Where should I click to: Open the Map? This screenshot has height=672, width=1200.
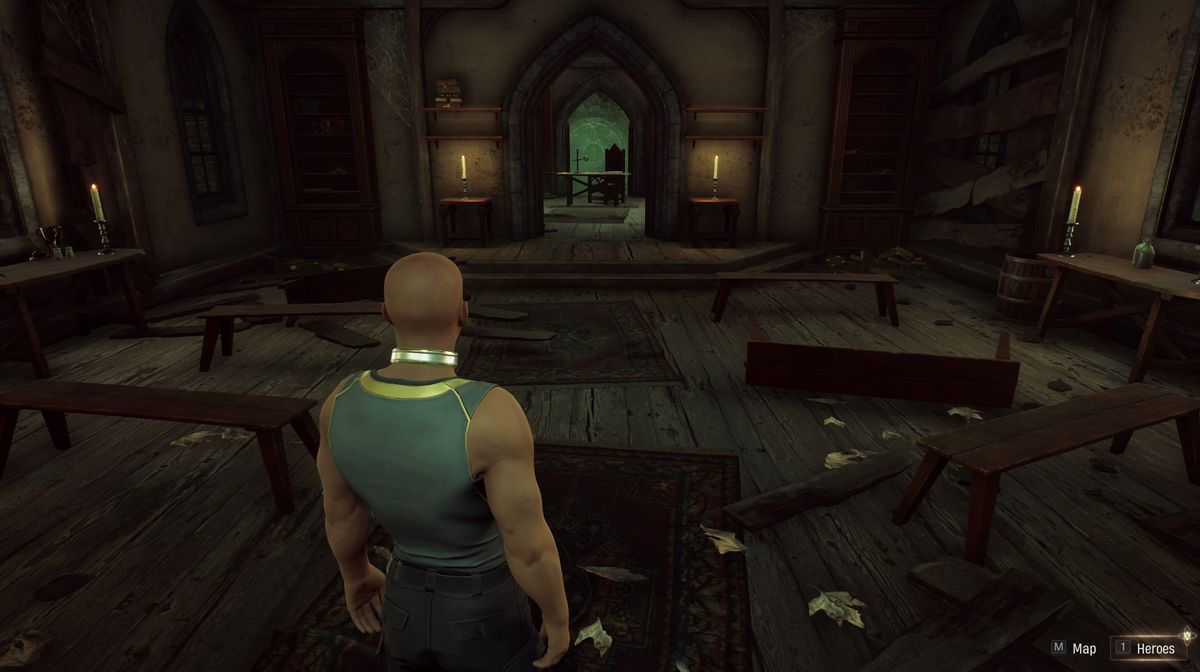coord(1074,648)
